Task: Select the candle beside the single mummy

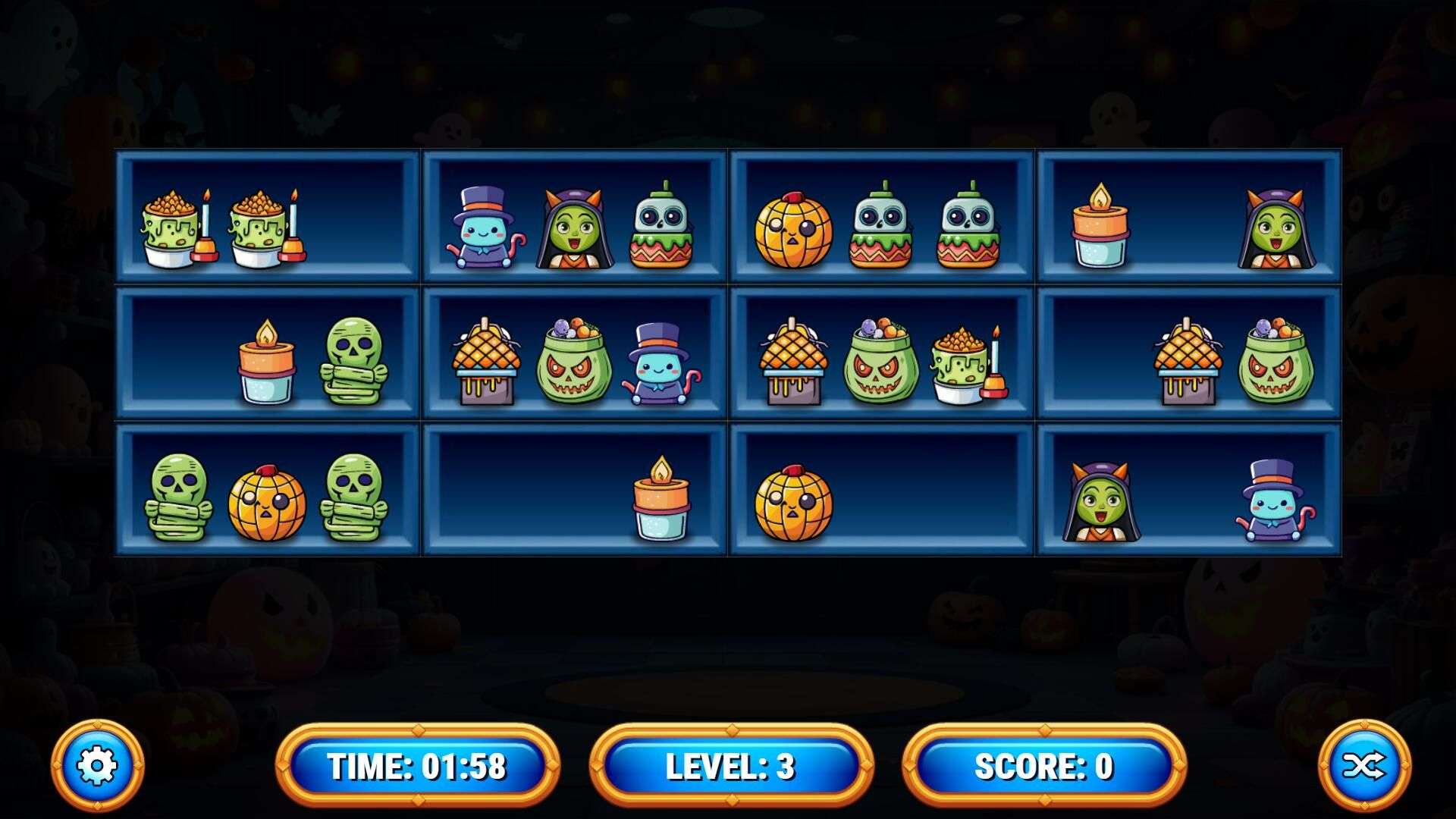Action: pos(266,362)
